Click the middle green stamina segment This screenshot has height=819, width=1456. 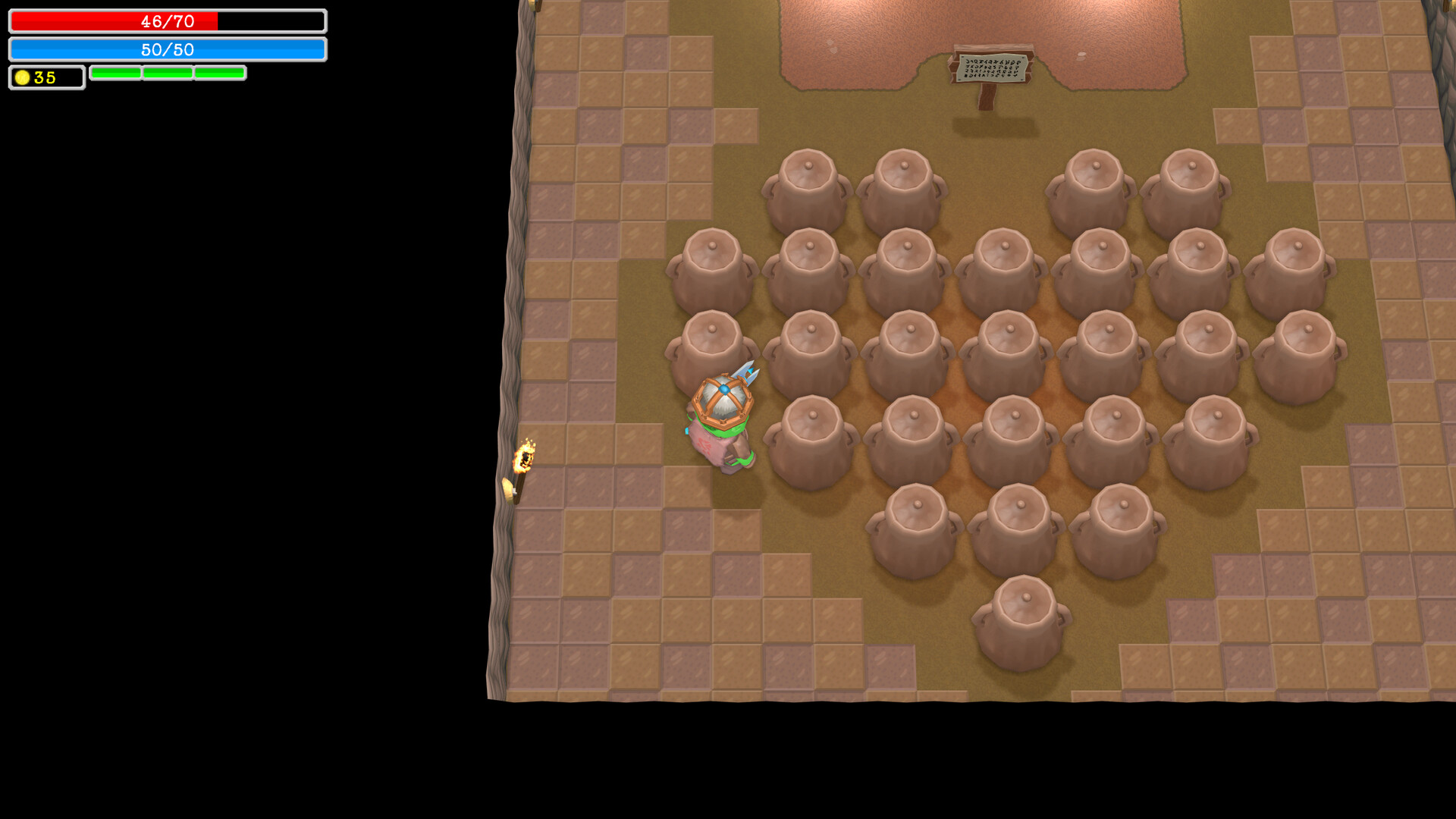[168, 74]
